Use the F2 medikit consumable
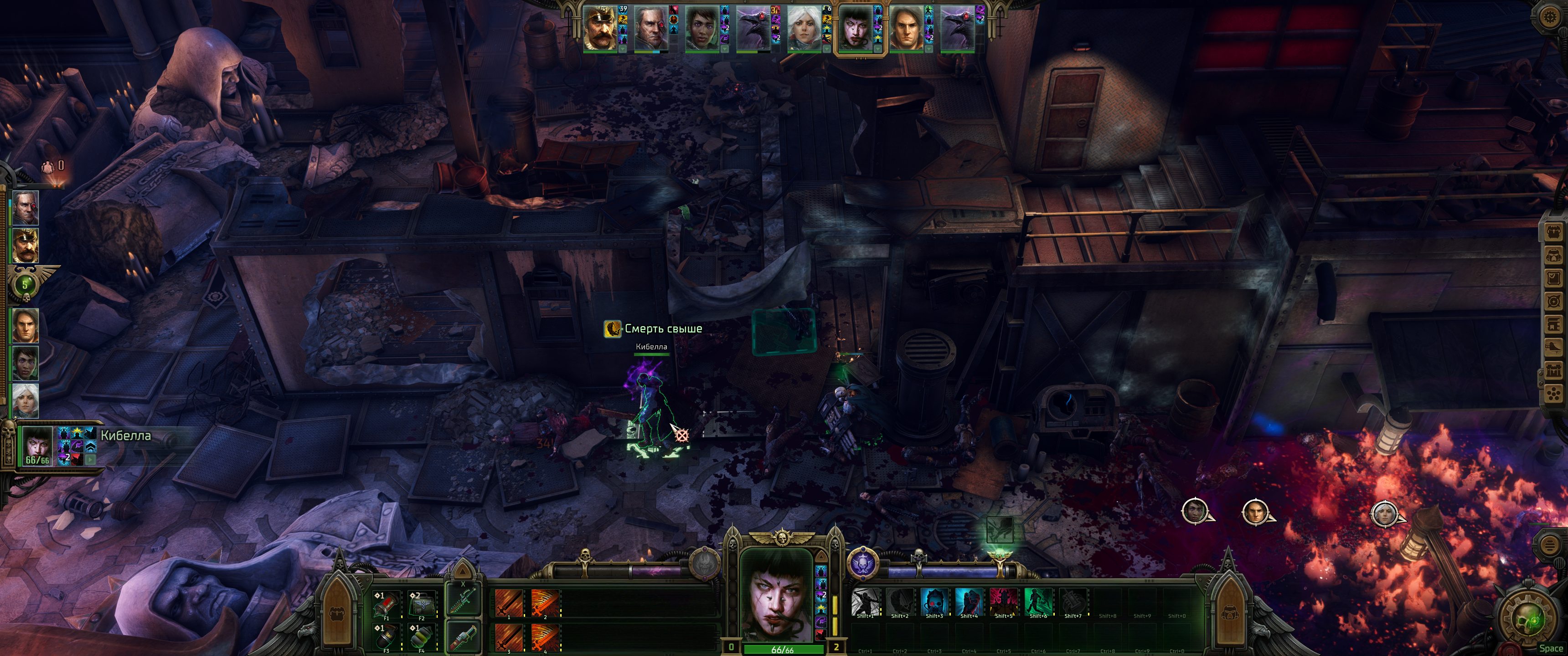 click(422, 605)
